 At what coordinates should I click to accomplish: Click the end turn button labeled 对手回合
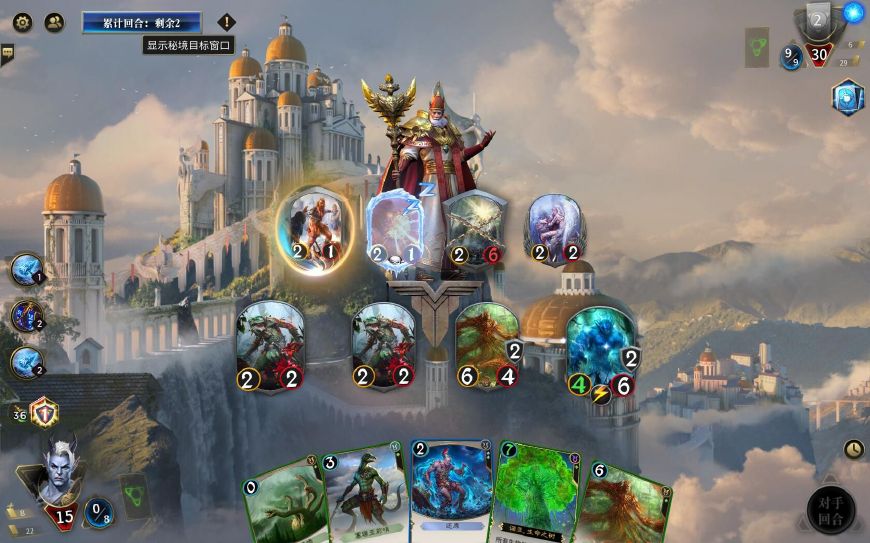[x=831, y=509]
